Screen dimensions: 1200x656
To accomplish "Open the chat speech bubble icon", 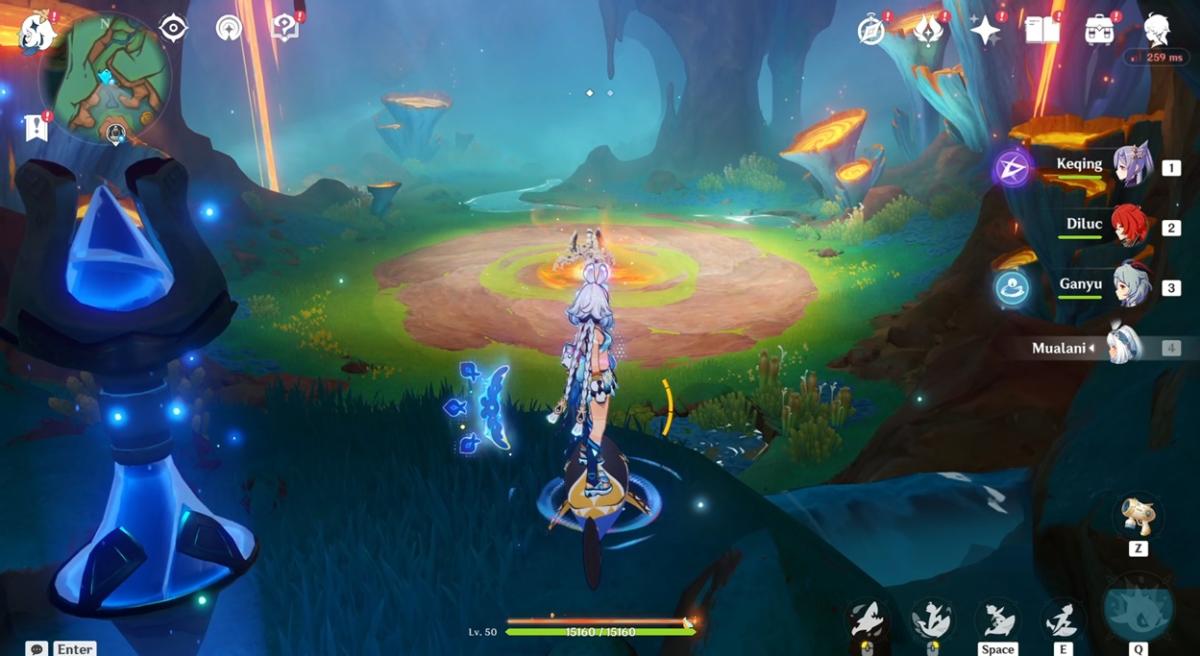I will pyautogui.click(x=37, y=649).
